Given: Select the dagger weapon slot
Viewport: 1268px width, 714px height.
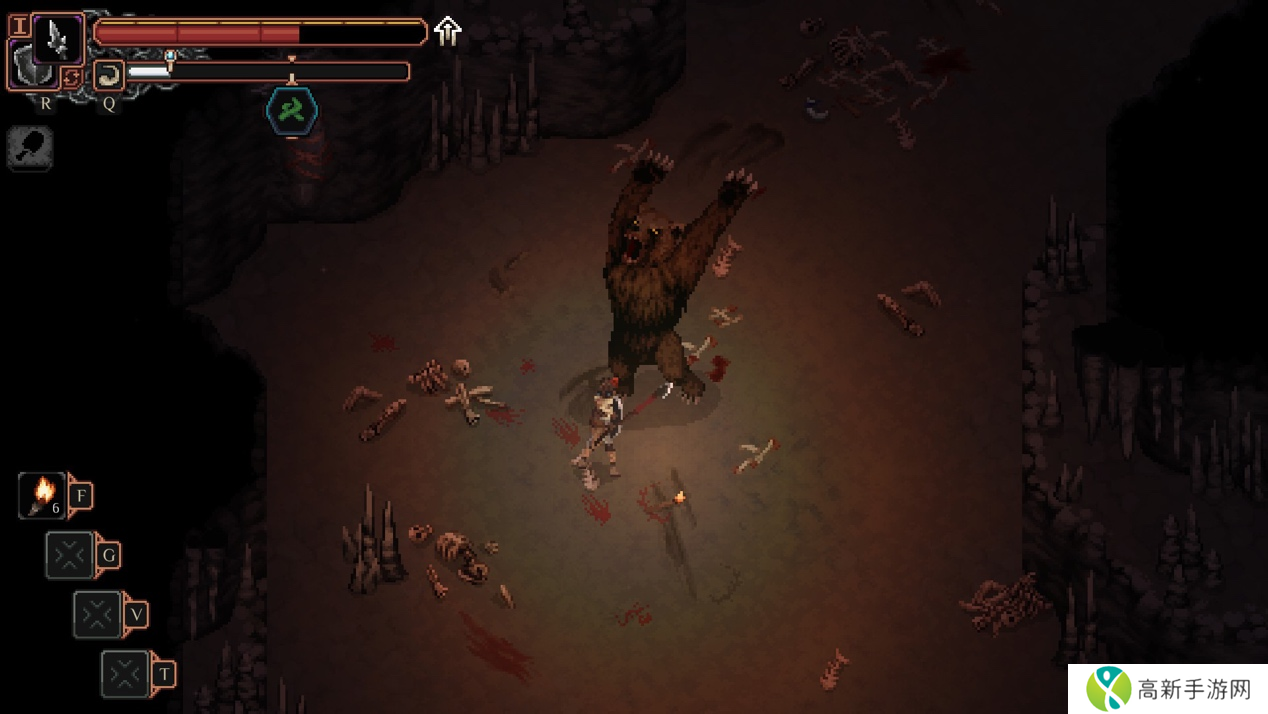Looking at the screenshot, I should [57, 39].
